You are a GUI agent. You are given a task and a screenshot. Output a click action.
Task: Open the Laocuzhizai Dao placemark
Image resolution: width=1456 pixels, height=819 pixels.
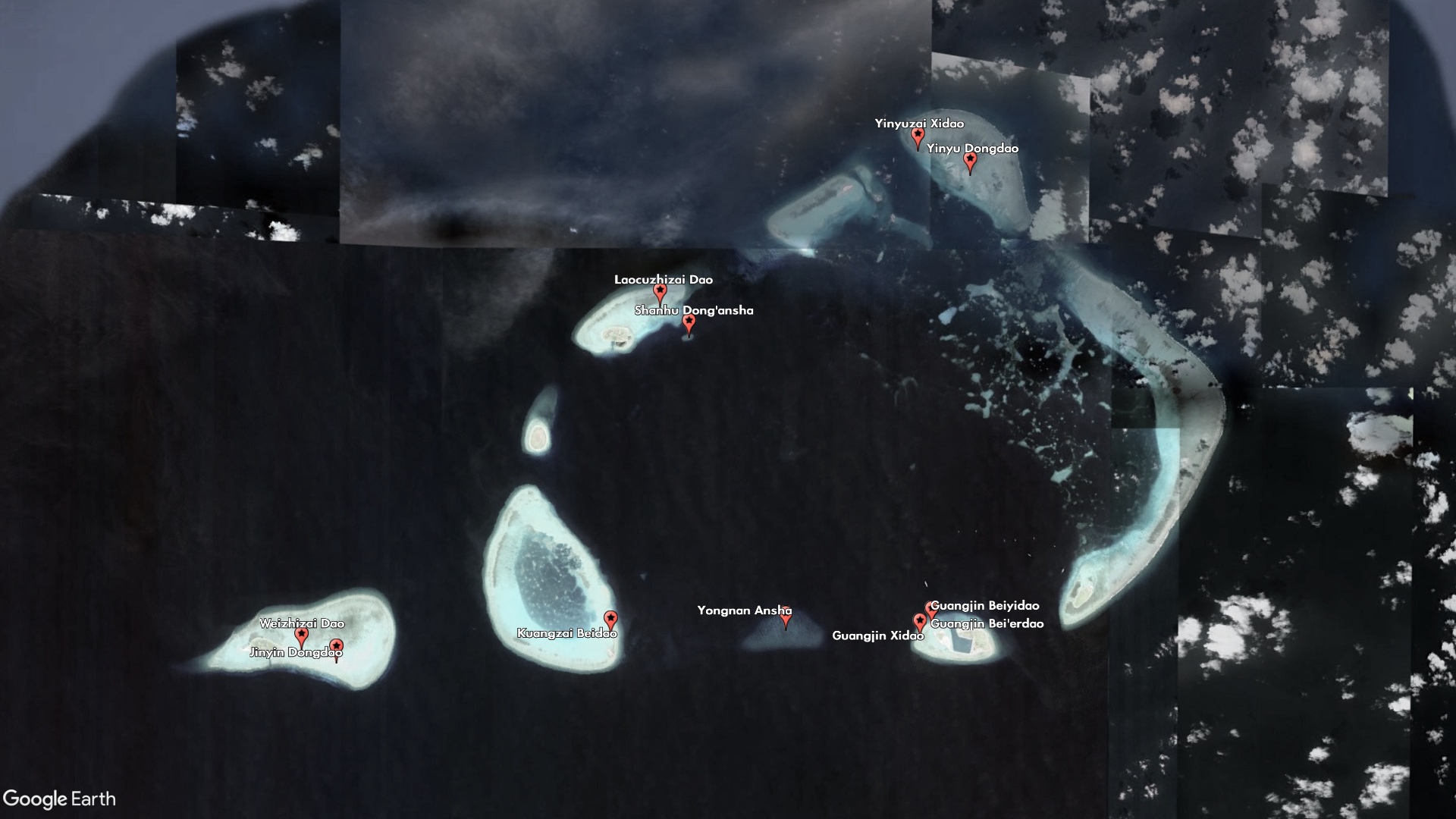[x=660, y=293]
